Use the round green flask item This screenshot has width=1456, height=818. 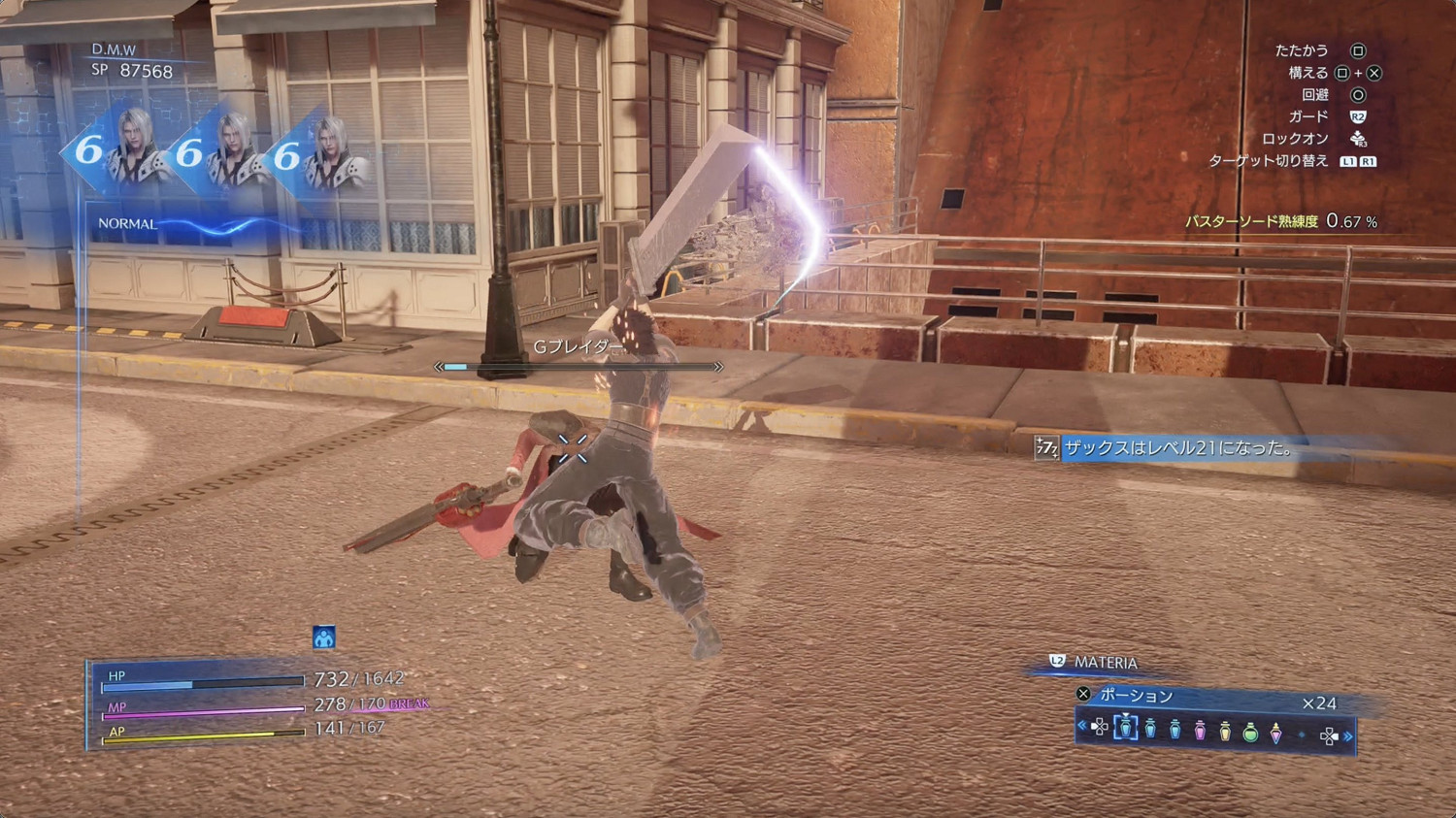click(1250, 732)
